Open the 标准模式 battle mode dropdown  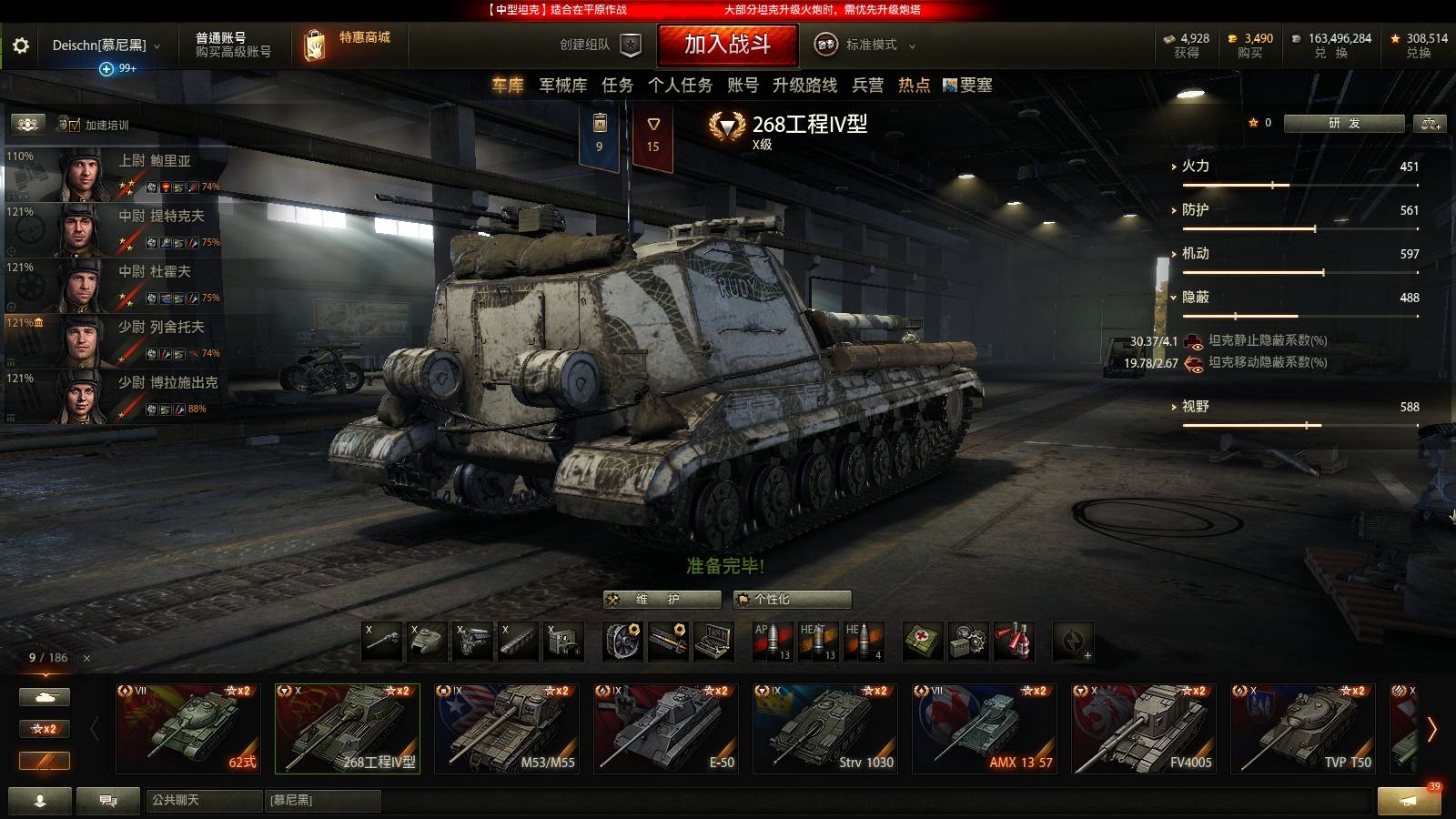[872, 44]
